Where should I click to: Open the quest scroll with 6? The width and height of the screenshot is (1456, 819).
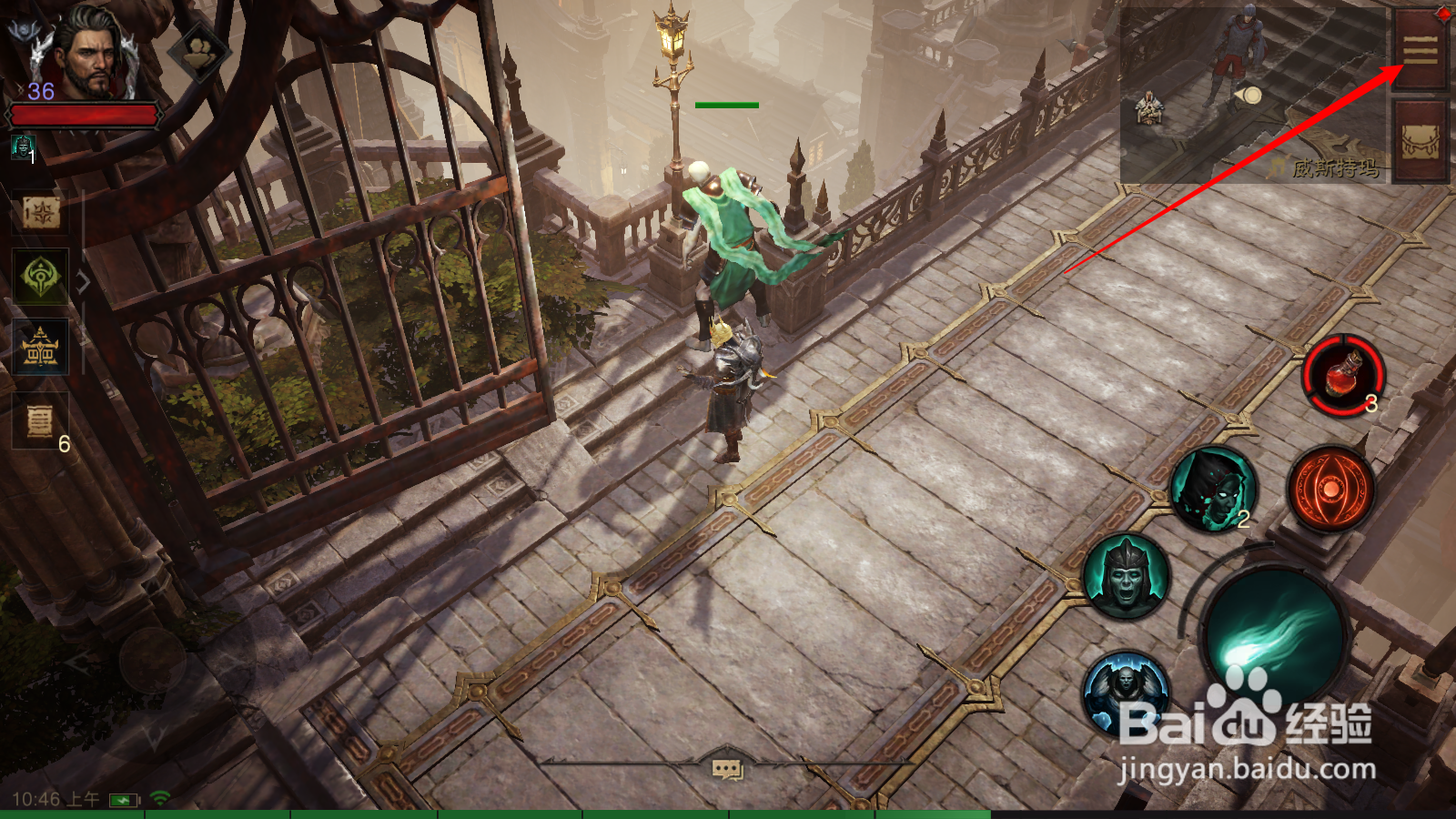tap(41, 421)
